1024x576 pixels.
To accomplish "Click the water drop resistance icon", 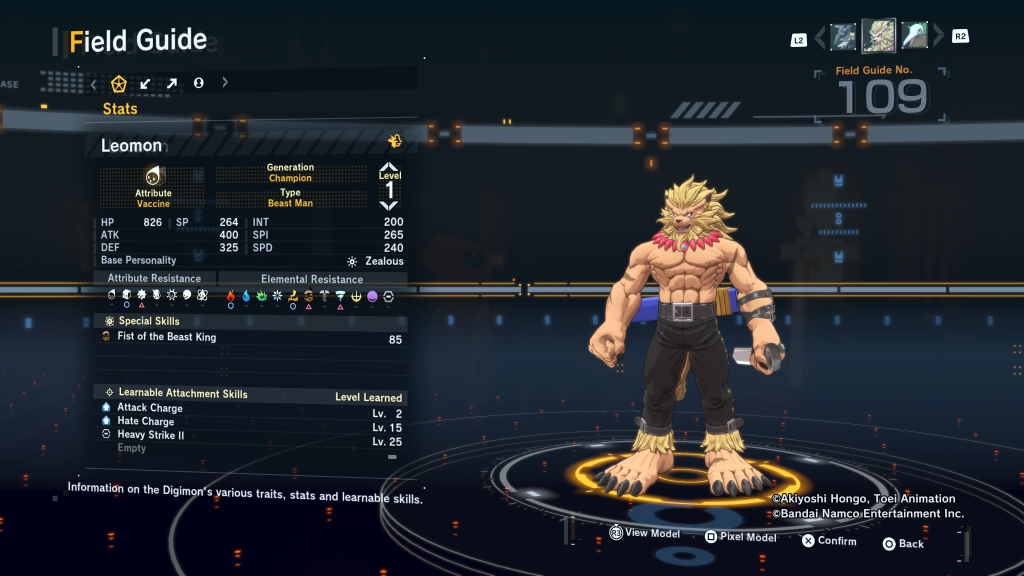I will pos(246,296).
